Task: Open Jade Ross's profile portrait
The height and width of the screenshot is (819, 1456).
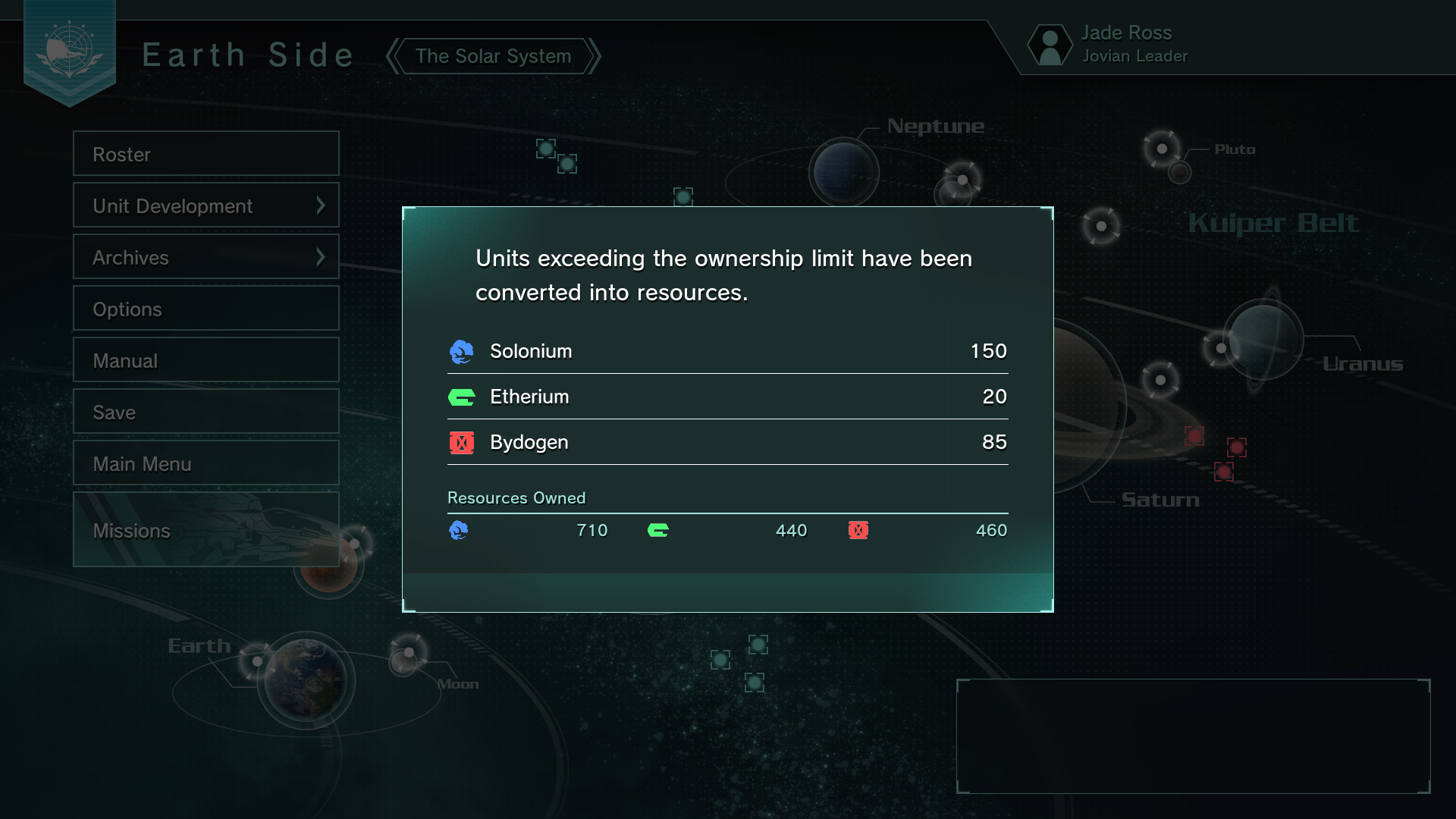Action: [1050, 44]
